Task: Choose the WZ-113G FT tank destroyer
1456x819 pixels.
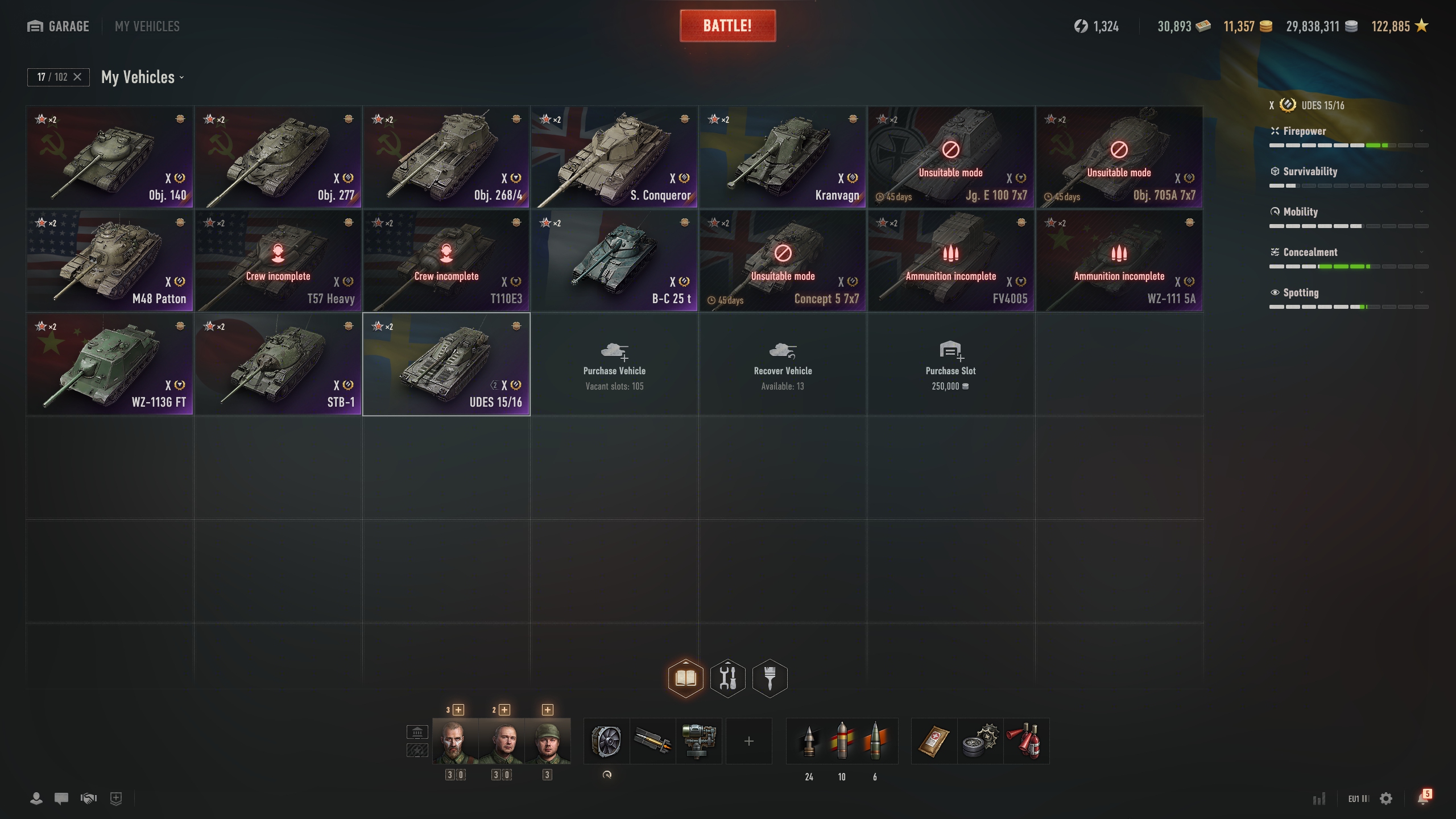Action: (110, 364)
